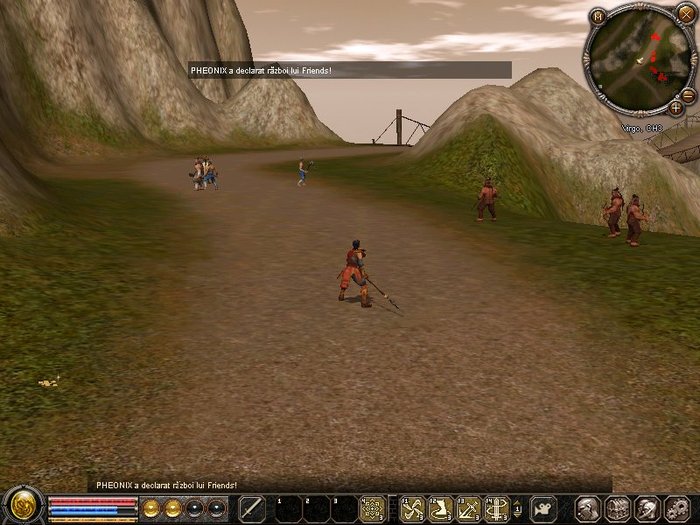Zoom in the minimap with the plus button
Viewport: 700px width, 525px height.
point(677,107)
